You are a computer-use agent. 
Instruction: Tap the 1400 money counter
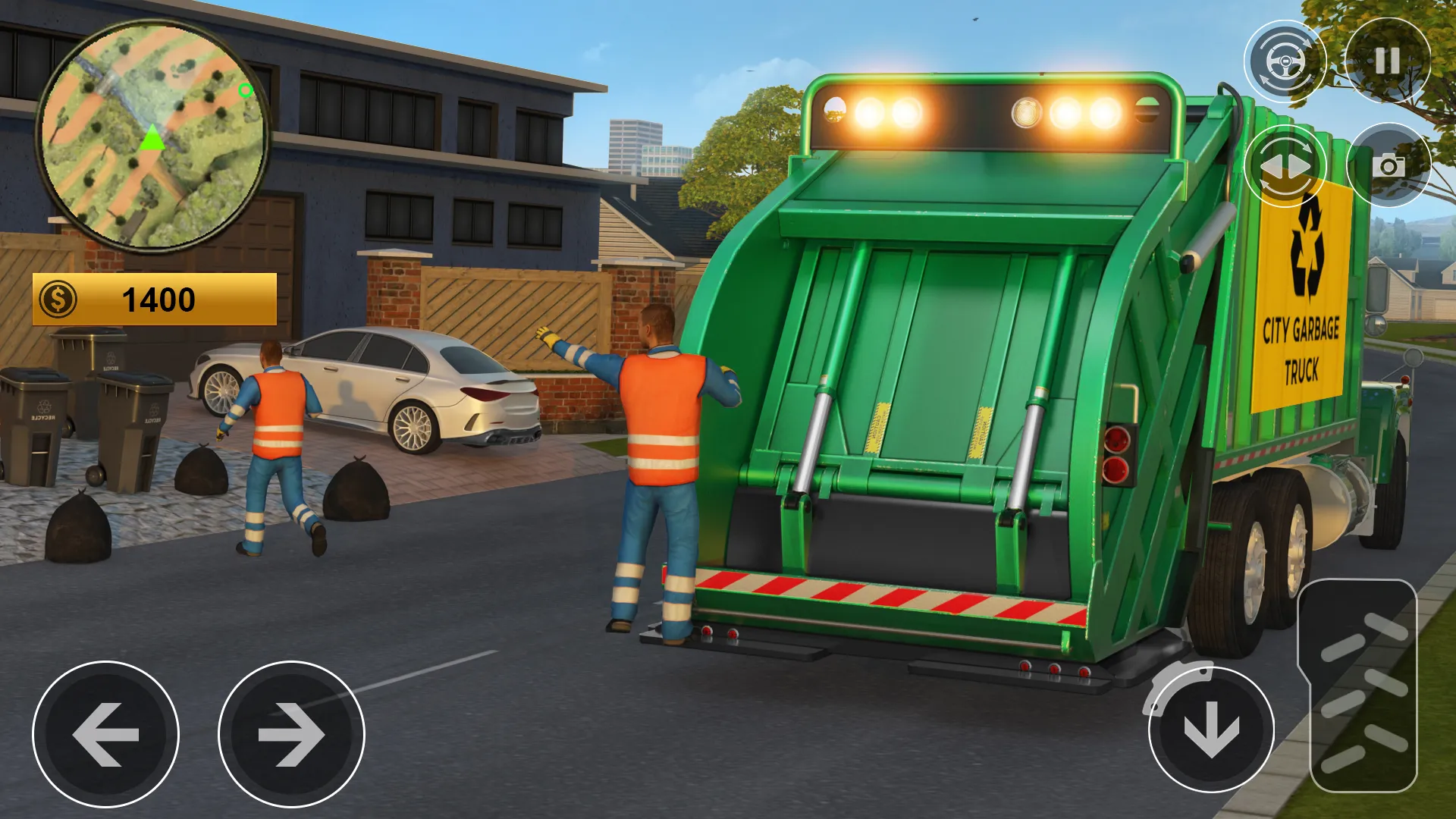click(x=159, y=299)
